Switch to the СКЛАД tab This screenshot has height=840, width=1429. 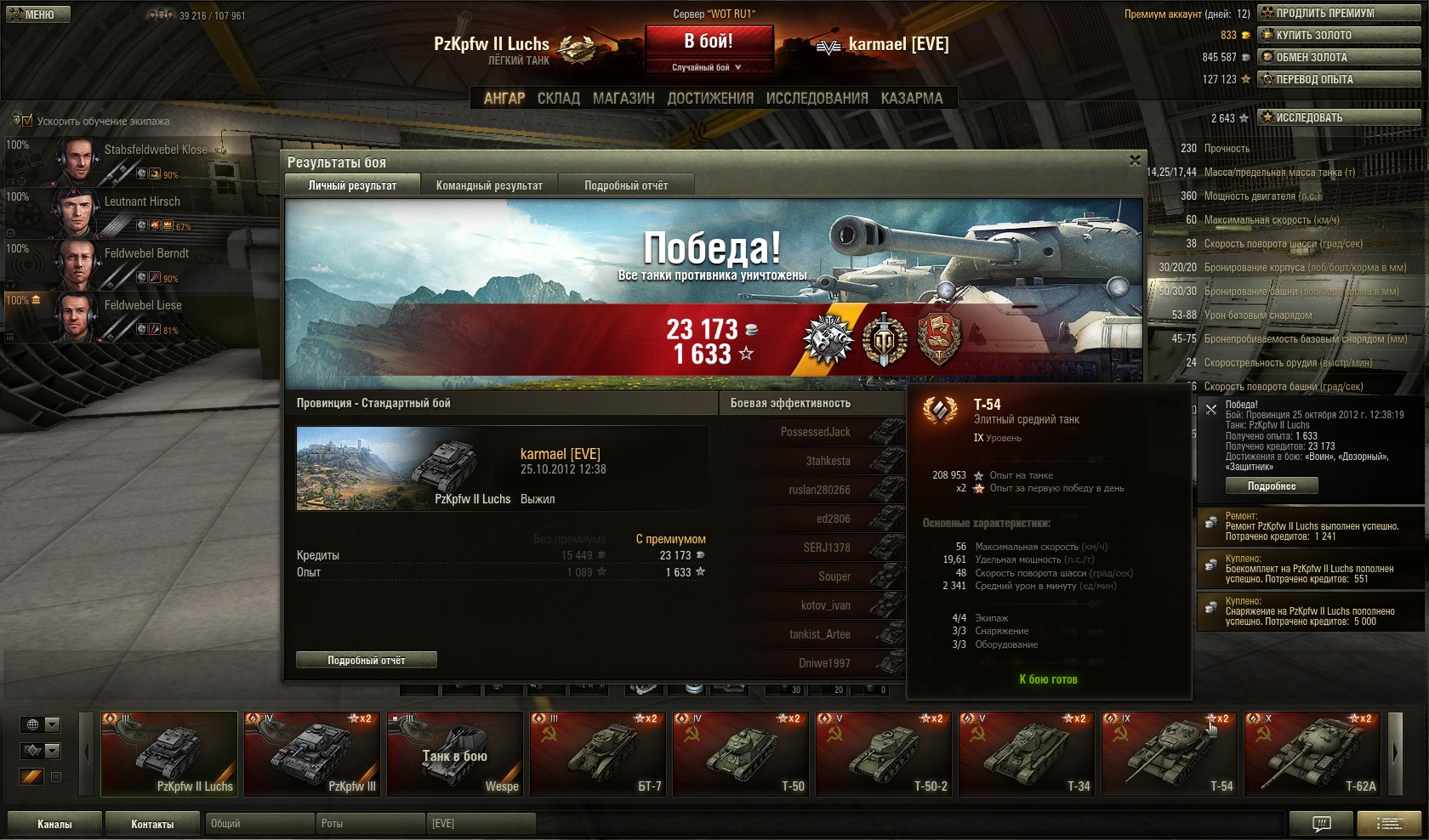coord(558,99)
